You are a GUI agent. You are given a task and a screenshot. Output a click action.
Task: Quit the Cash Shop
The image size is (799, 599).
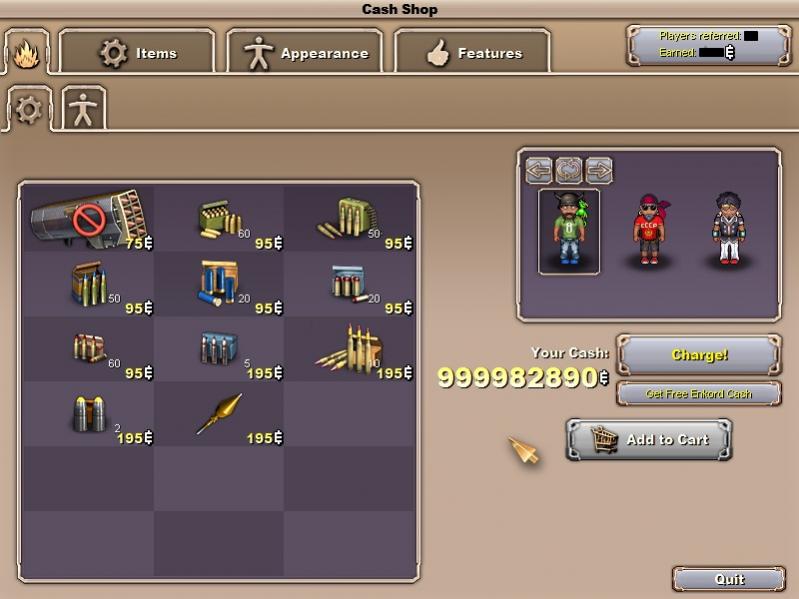[x=729, y=579]
